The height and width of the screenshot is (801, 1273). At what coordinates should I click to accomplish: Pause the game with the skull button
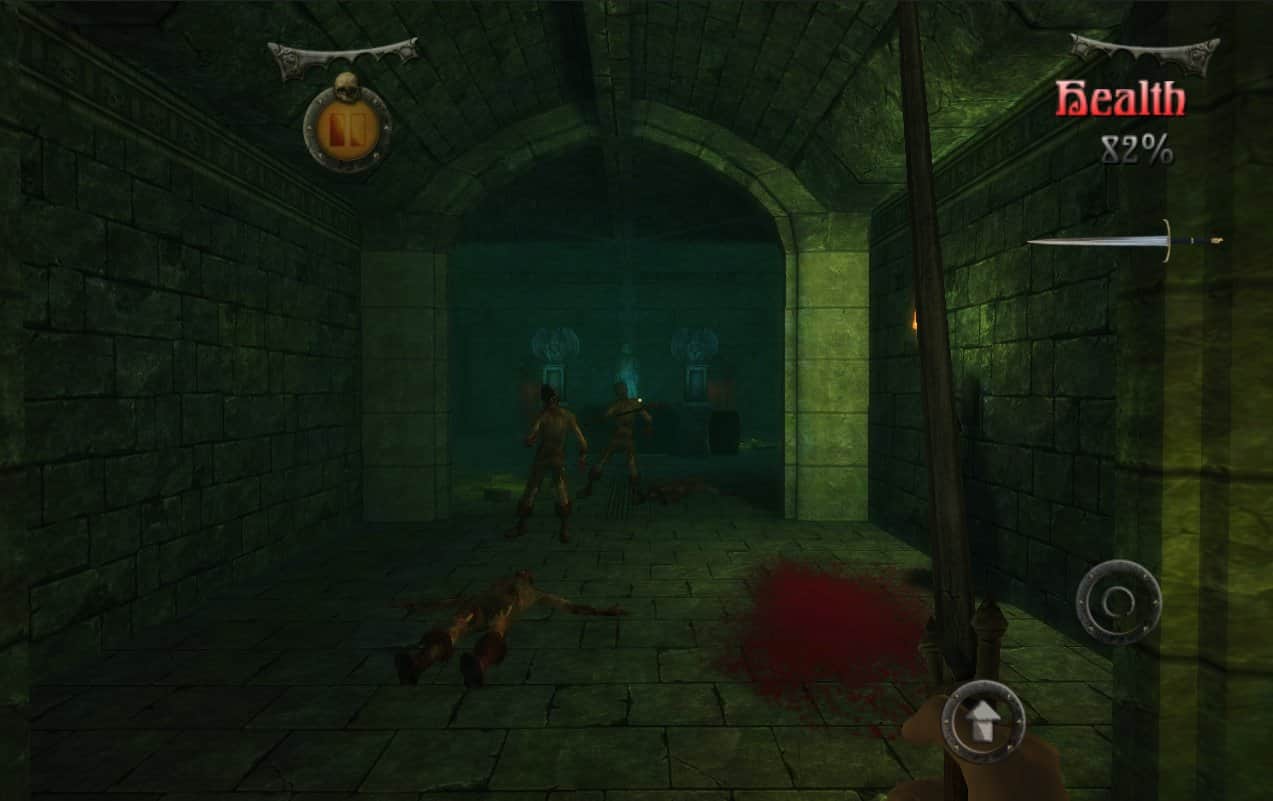[347, 127]
